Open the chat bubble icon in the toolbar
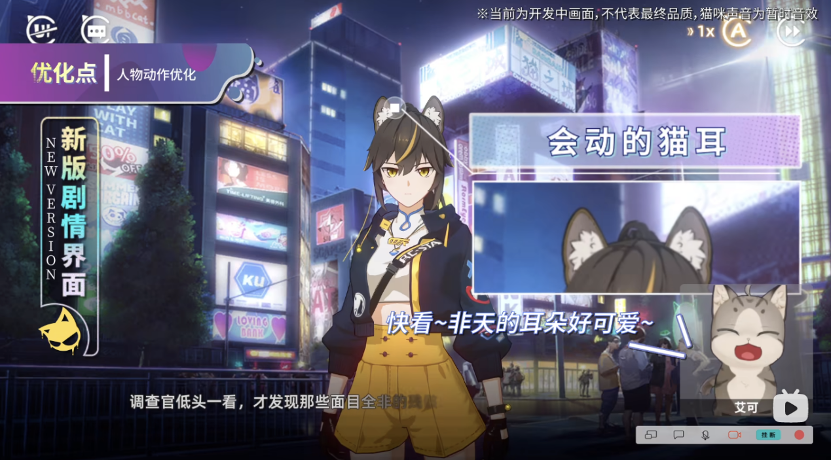Image resolution: width=832 pixels, height=460 pixels. 678,435
